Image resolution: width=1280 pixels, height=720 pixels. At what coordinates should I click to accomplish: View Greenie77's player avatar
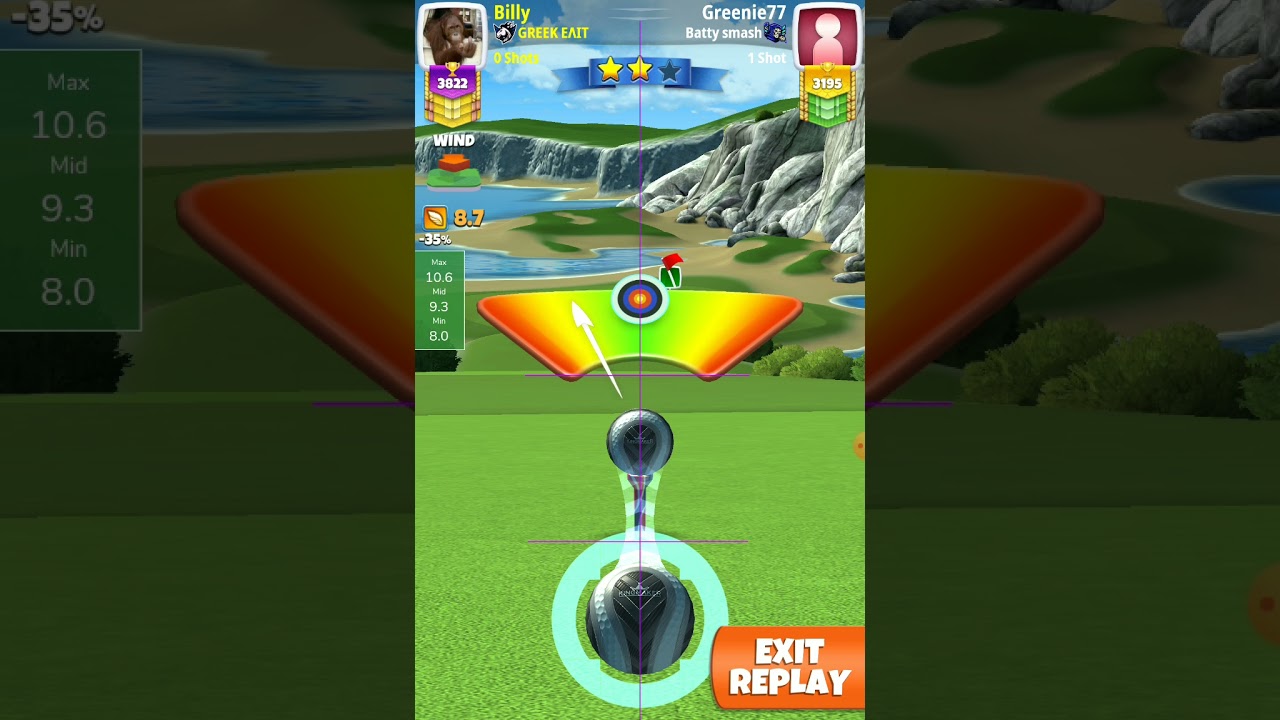[827, 36]
